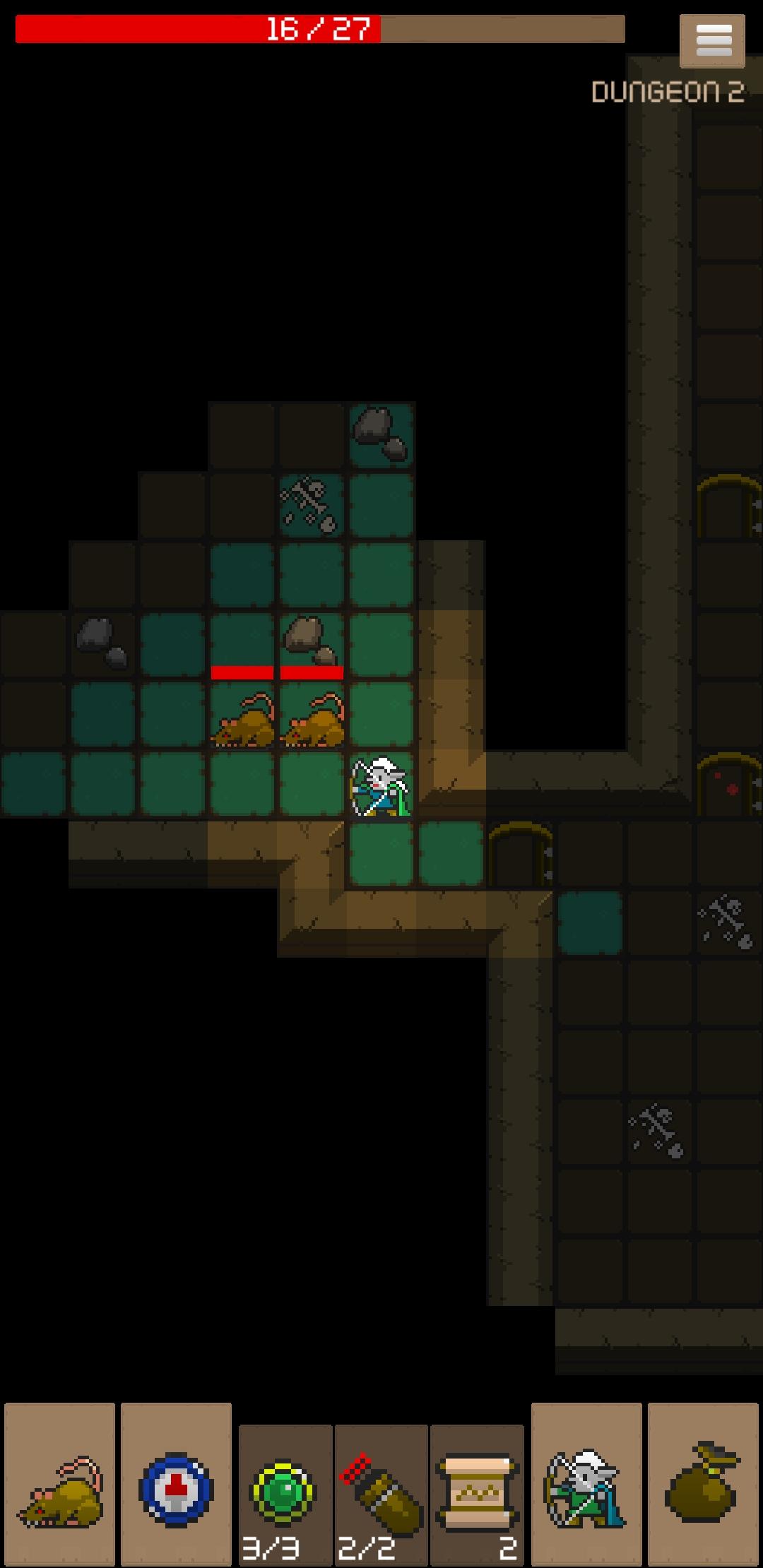This screenshot has width=763, height=1568.
Task: Open the inventory bag
Action: [703, 1483]
